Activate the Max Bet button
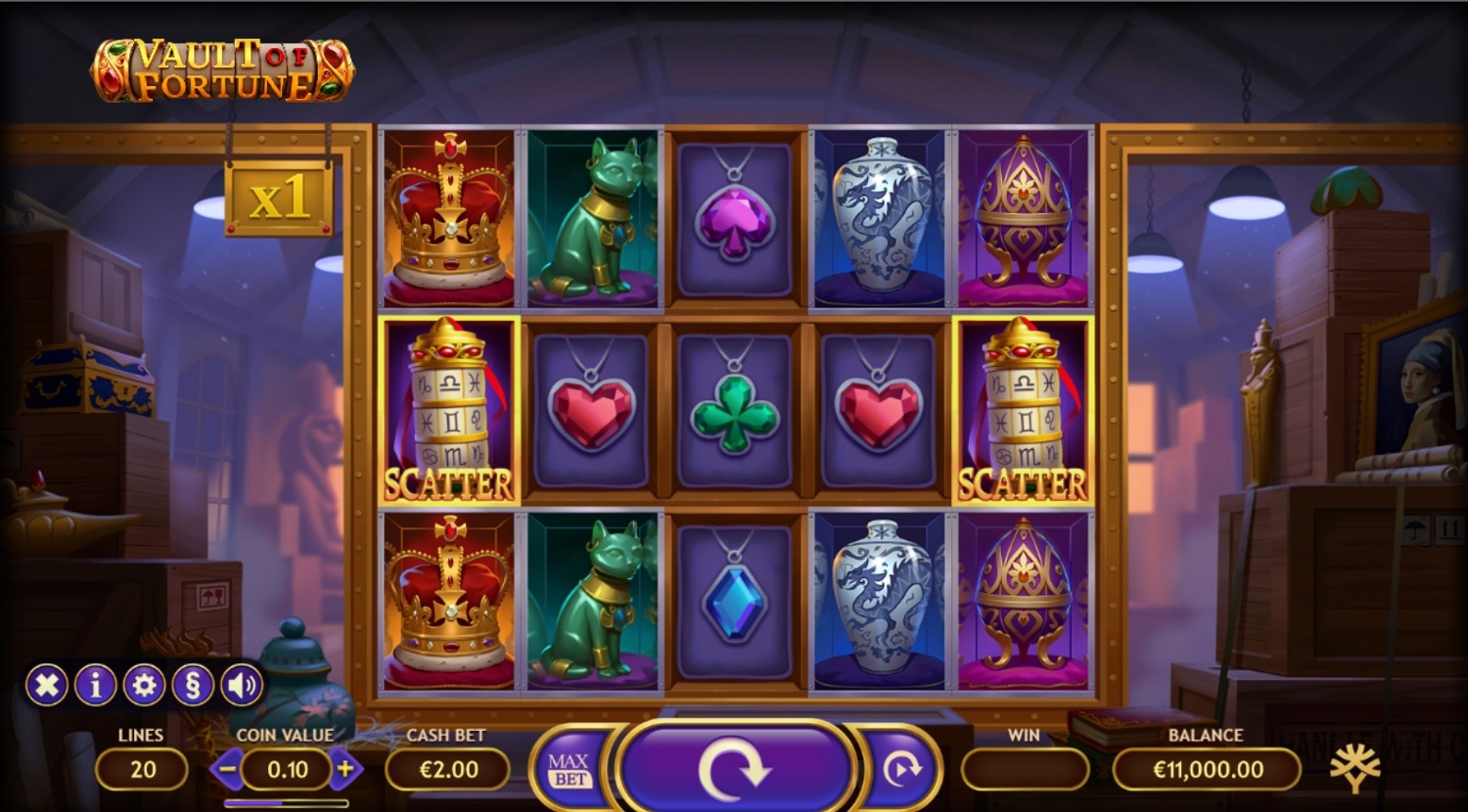This screenshot has height=812, width=1468. 569,771
